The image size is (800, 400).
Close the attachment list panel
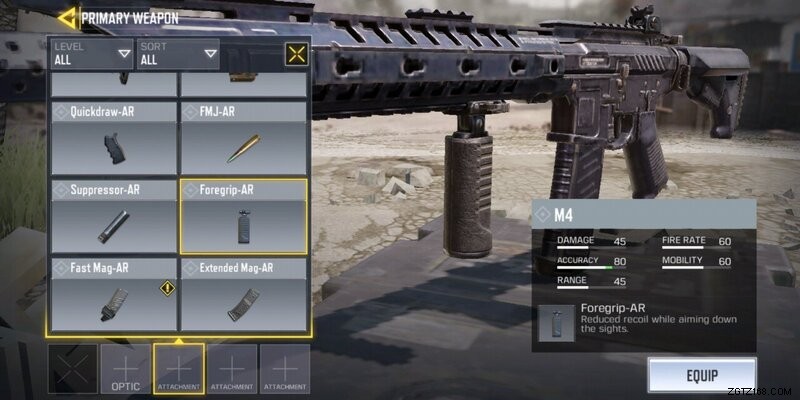tap(296, 54)
